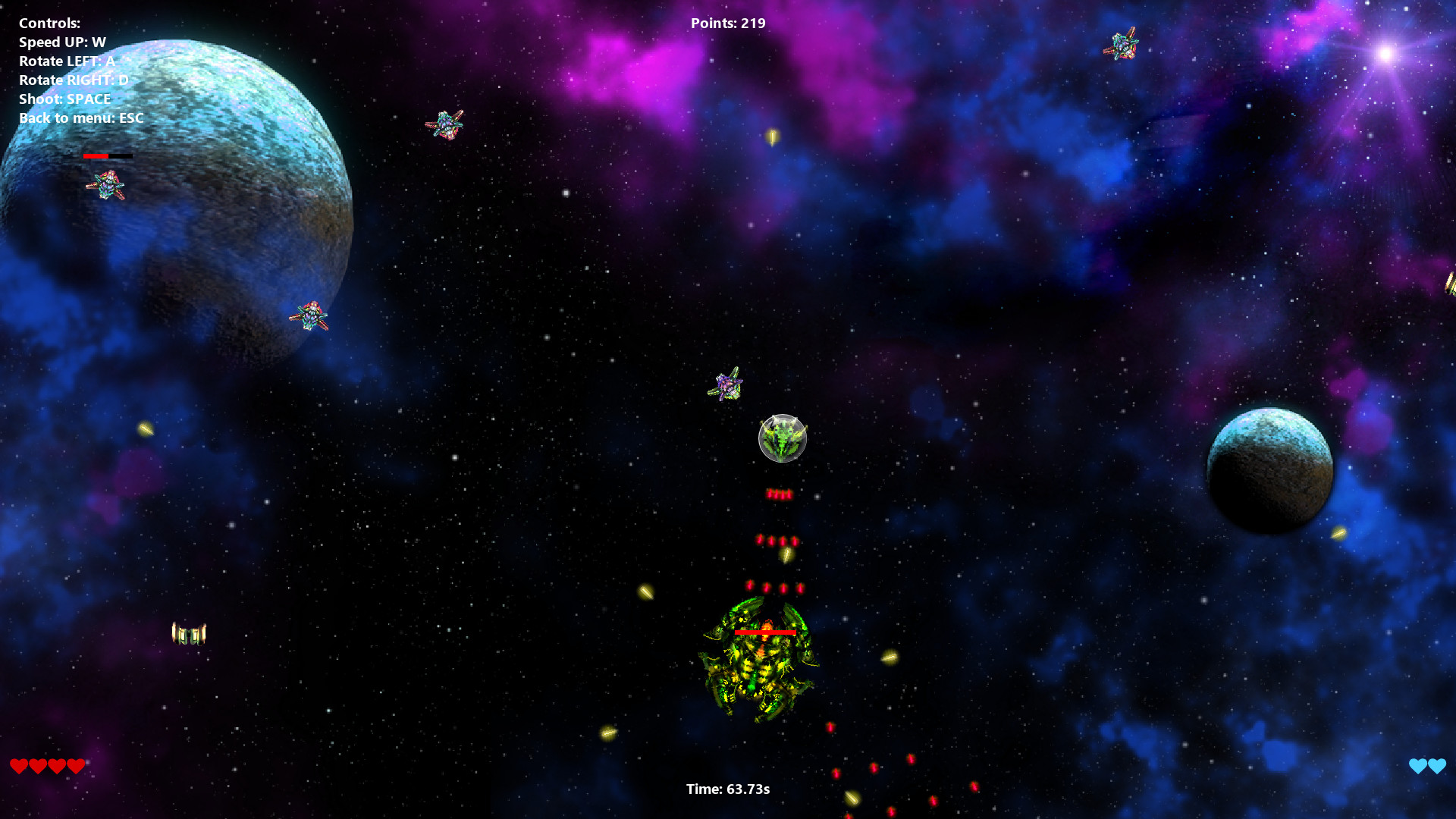Expand the Controls help panel
Viewport: 1456px width, 819px height.
coord(49,23)
